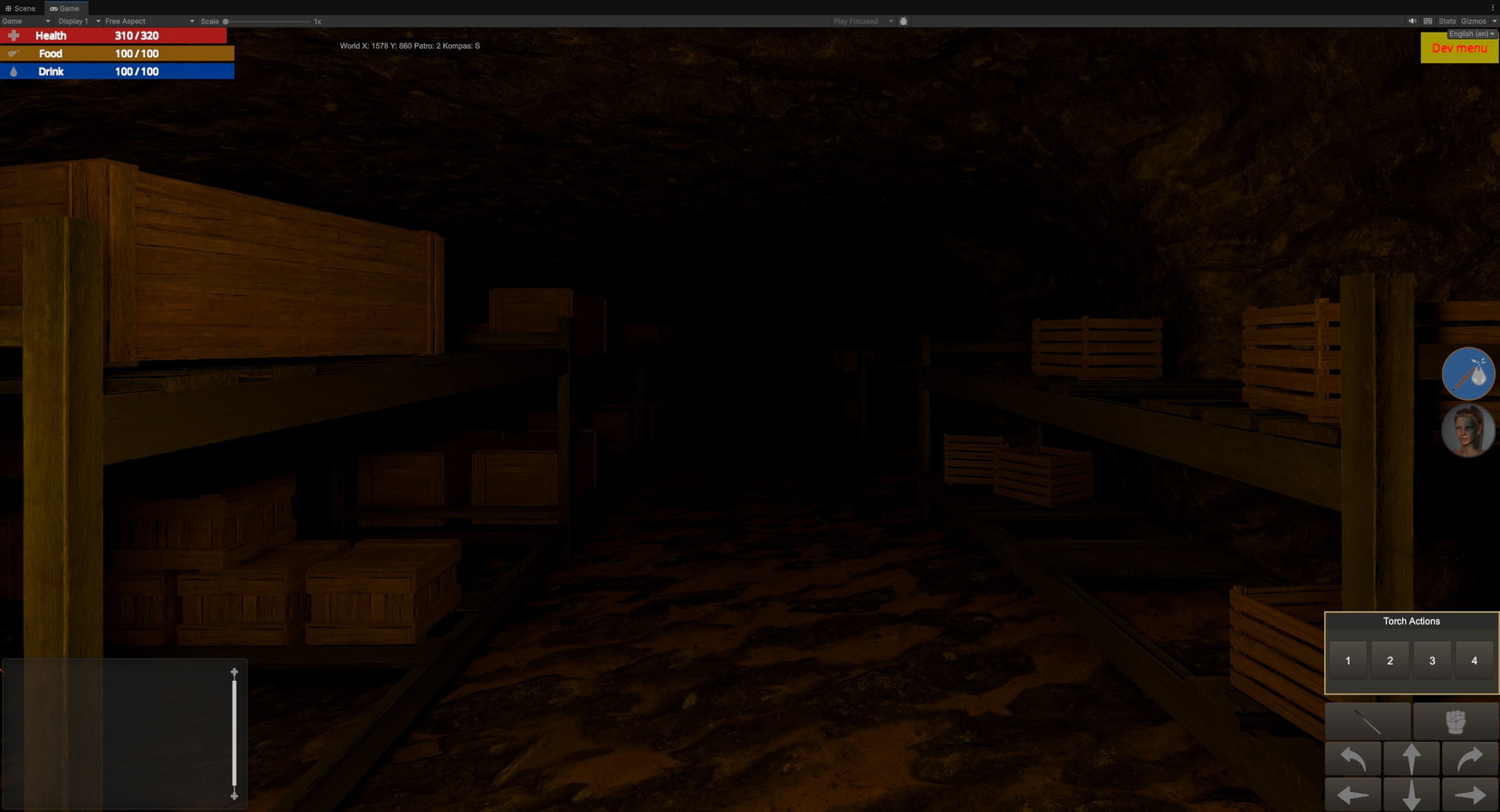Image resolution: width=1500 pixels, height=812 pixels.
Task: Click the turn right arrow button
Action: [x=1469, y=759]
